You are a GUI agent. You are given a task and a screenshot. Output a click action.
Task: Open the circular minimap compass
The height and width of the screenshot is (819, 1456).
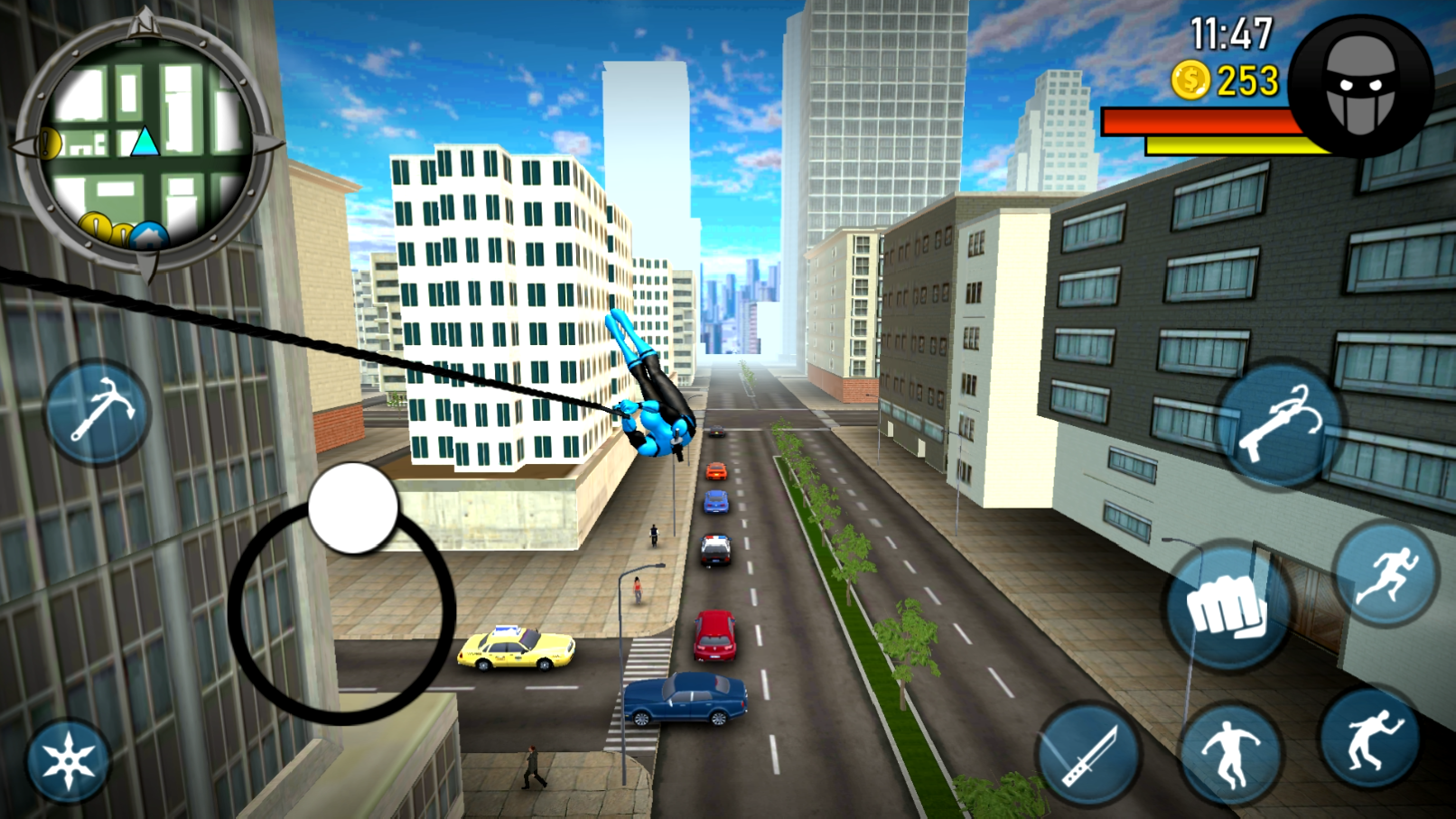point(145,144)
